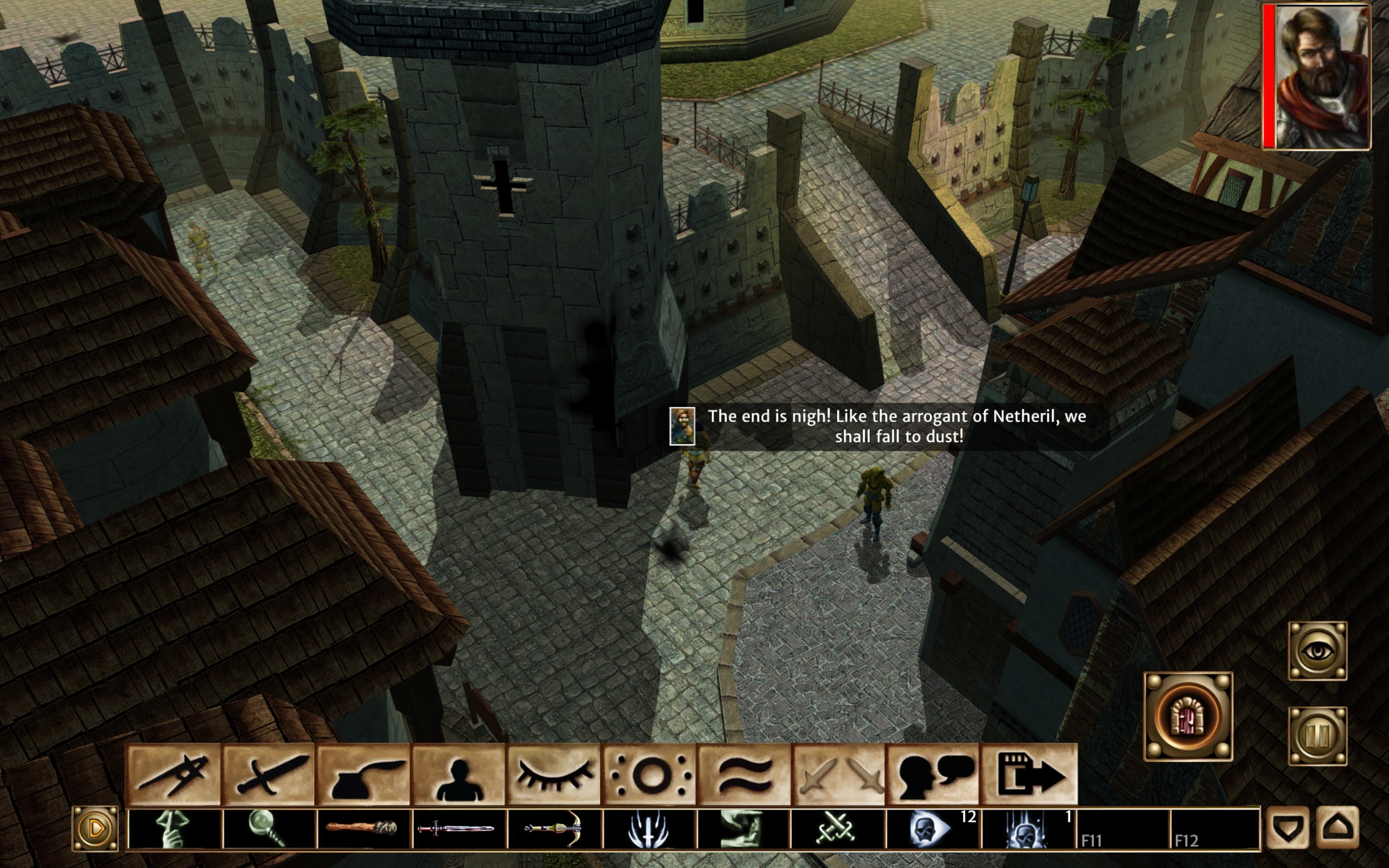This screenshot has height=868, width=1389.
Task: Use the skull ability with 12 charges
Action: pyautogui.click(x=931, y=828)
